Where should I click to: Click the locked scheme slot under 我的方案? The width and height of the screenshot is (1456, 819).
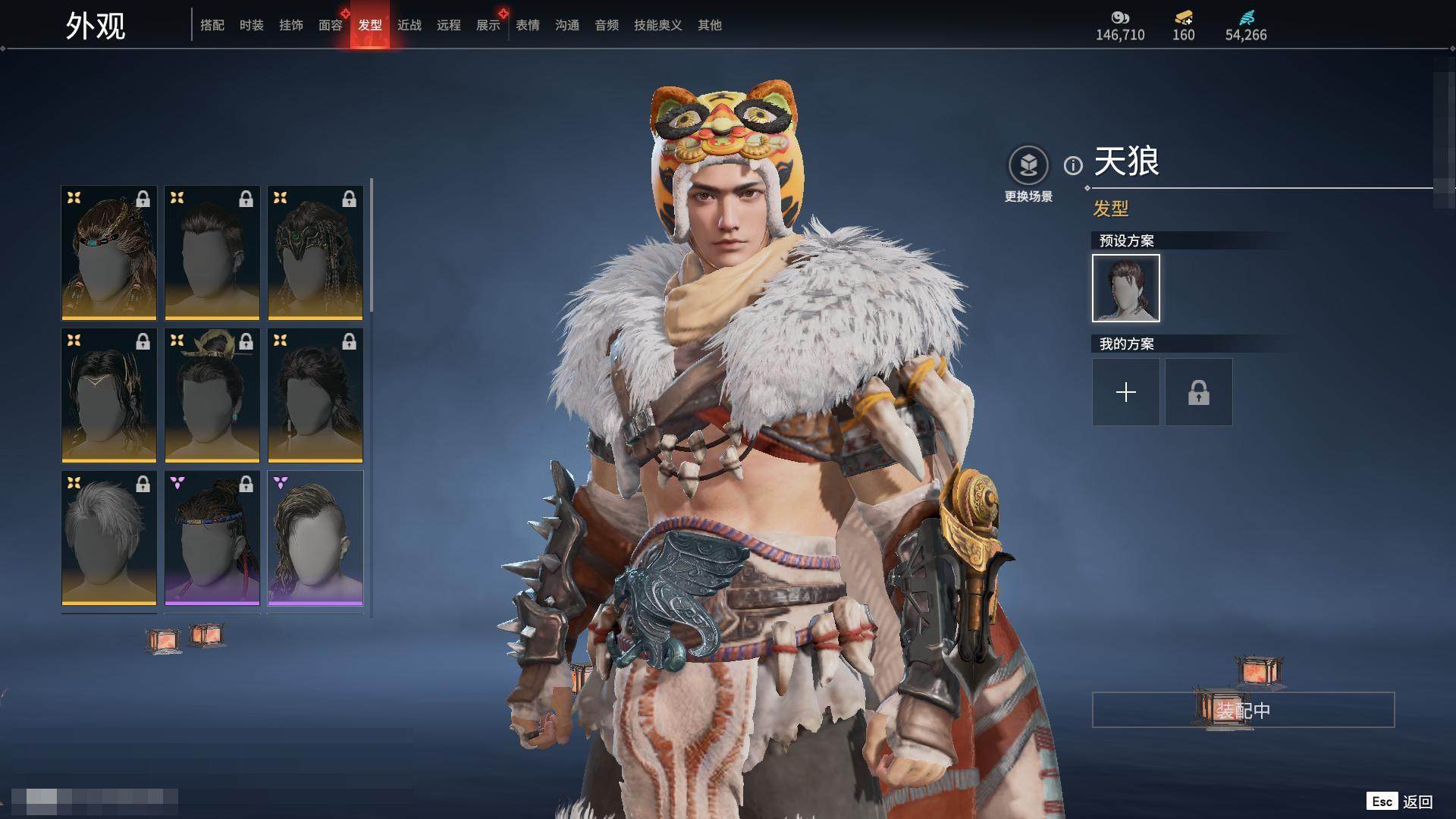(x=1199, y=392)
